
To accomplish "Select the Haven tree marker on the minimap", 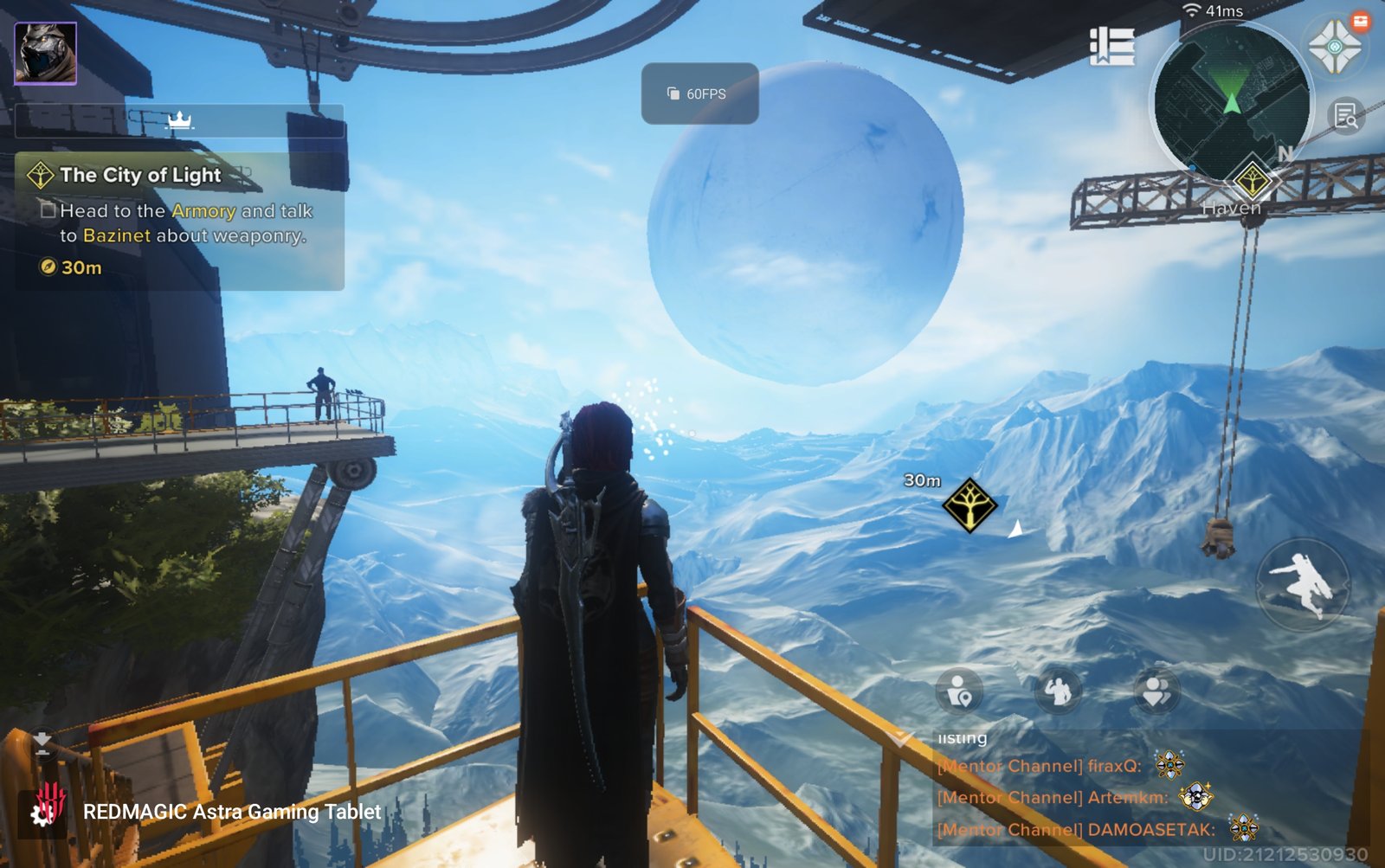I will click(x=1252, y=181).
